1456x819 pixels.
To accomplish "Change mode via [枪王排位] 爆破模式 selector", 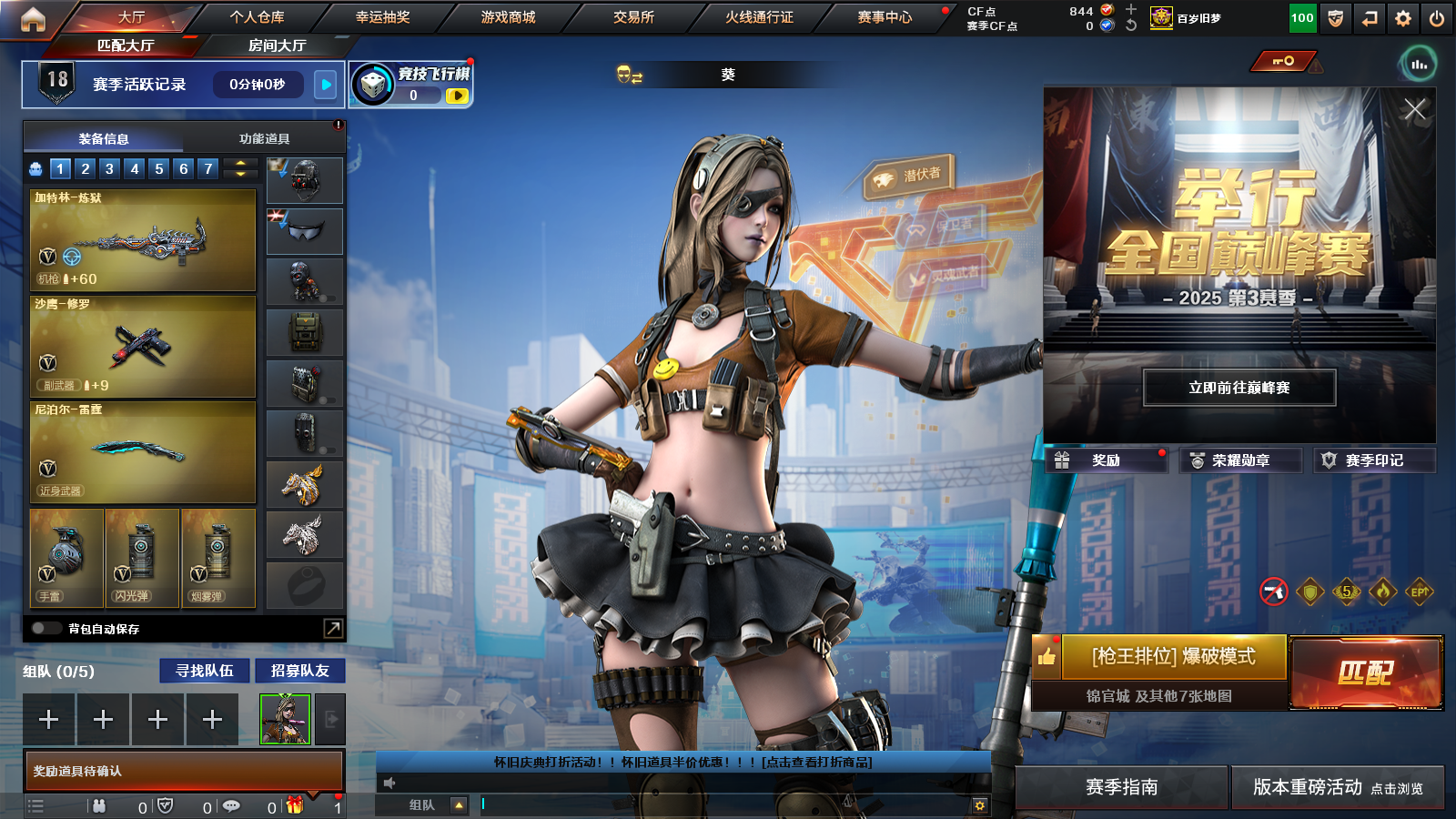I will coord(1173,657).
